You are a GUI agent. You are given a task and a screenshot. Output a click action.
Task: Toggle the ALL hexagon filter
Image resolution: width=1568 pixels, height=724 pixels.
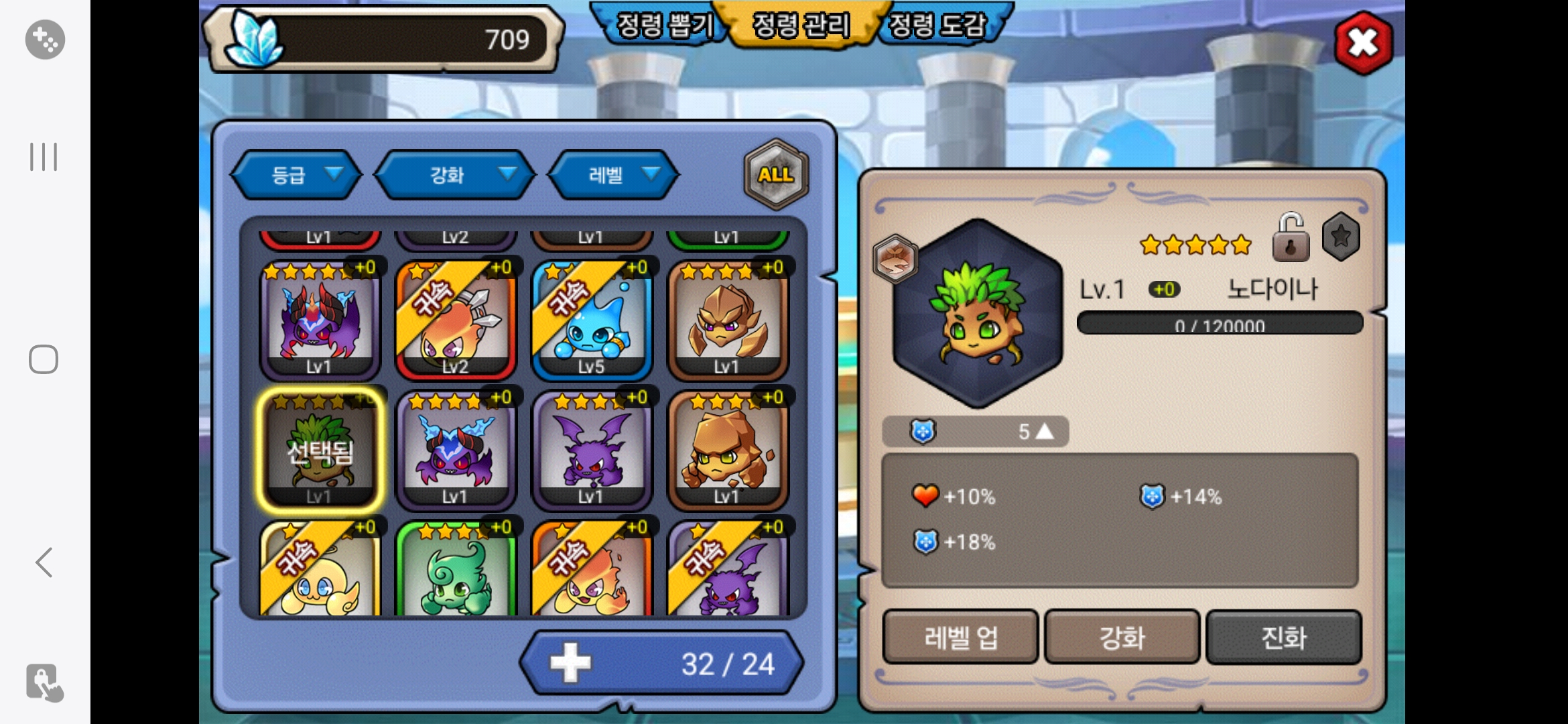pyautogui.click(x=776, y=174)
